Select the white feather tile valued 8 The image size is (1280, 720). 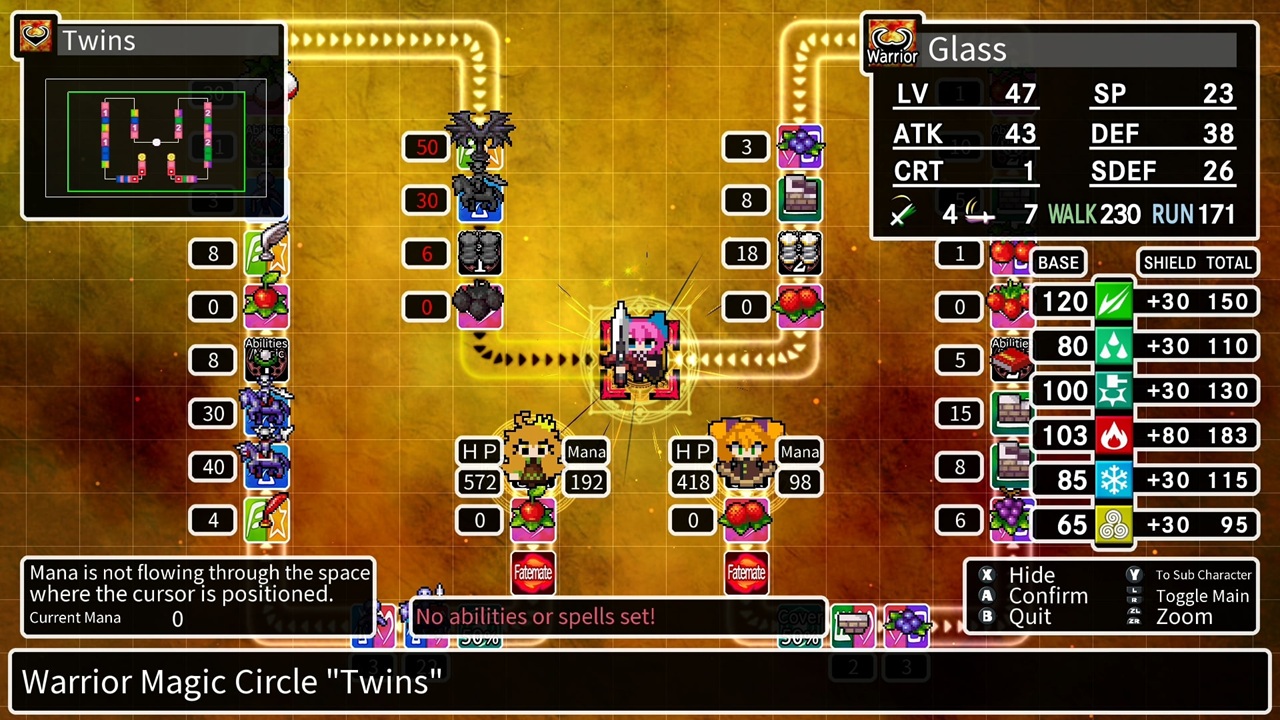[267, 253]
